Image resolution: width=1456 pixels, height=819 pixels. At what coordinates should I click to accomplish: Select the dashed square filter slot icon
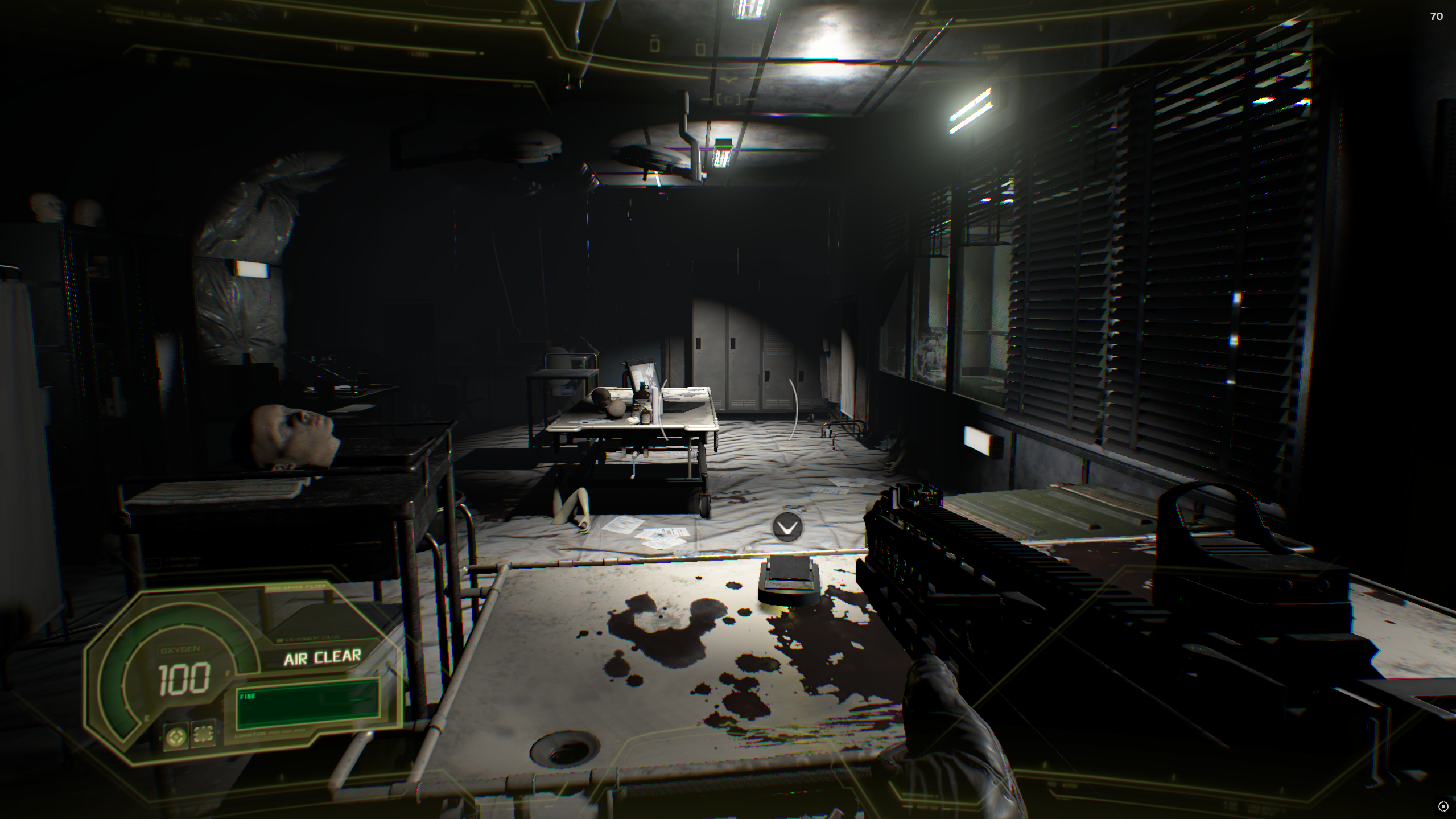(204, 734)
